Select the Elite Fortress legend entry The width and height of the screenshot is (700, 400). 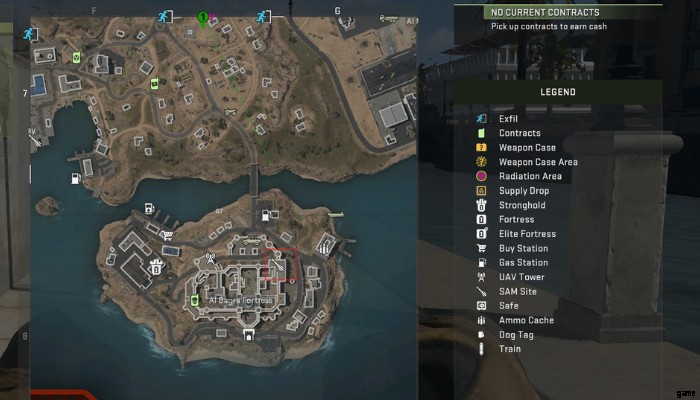pos(526,234)
